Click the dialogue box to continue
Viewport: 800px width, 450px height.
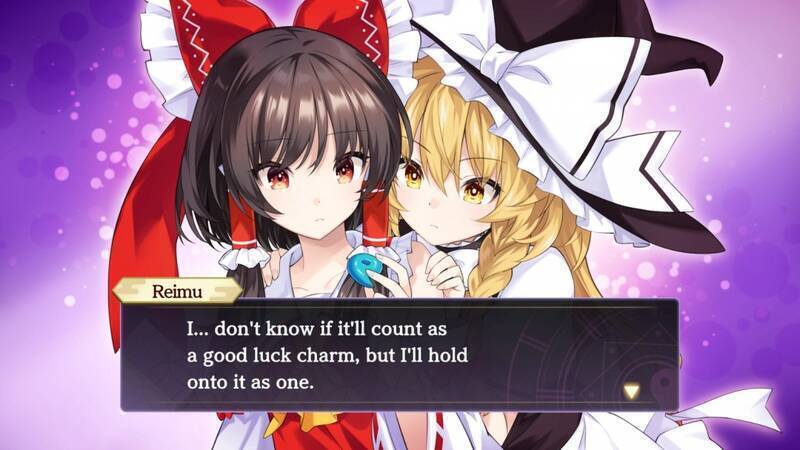[x=400, y=355]
